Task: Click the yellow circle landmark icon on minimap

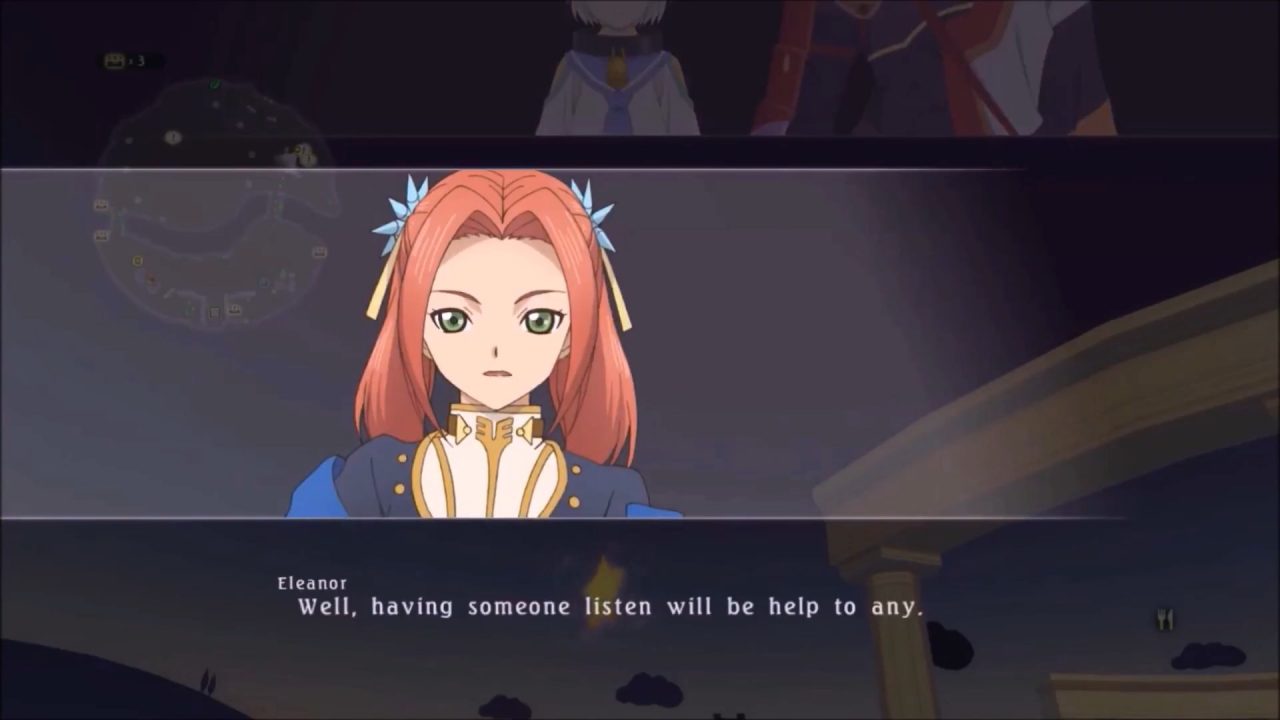Action: 136,261
